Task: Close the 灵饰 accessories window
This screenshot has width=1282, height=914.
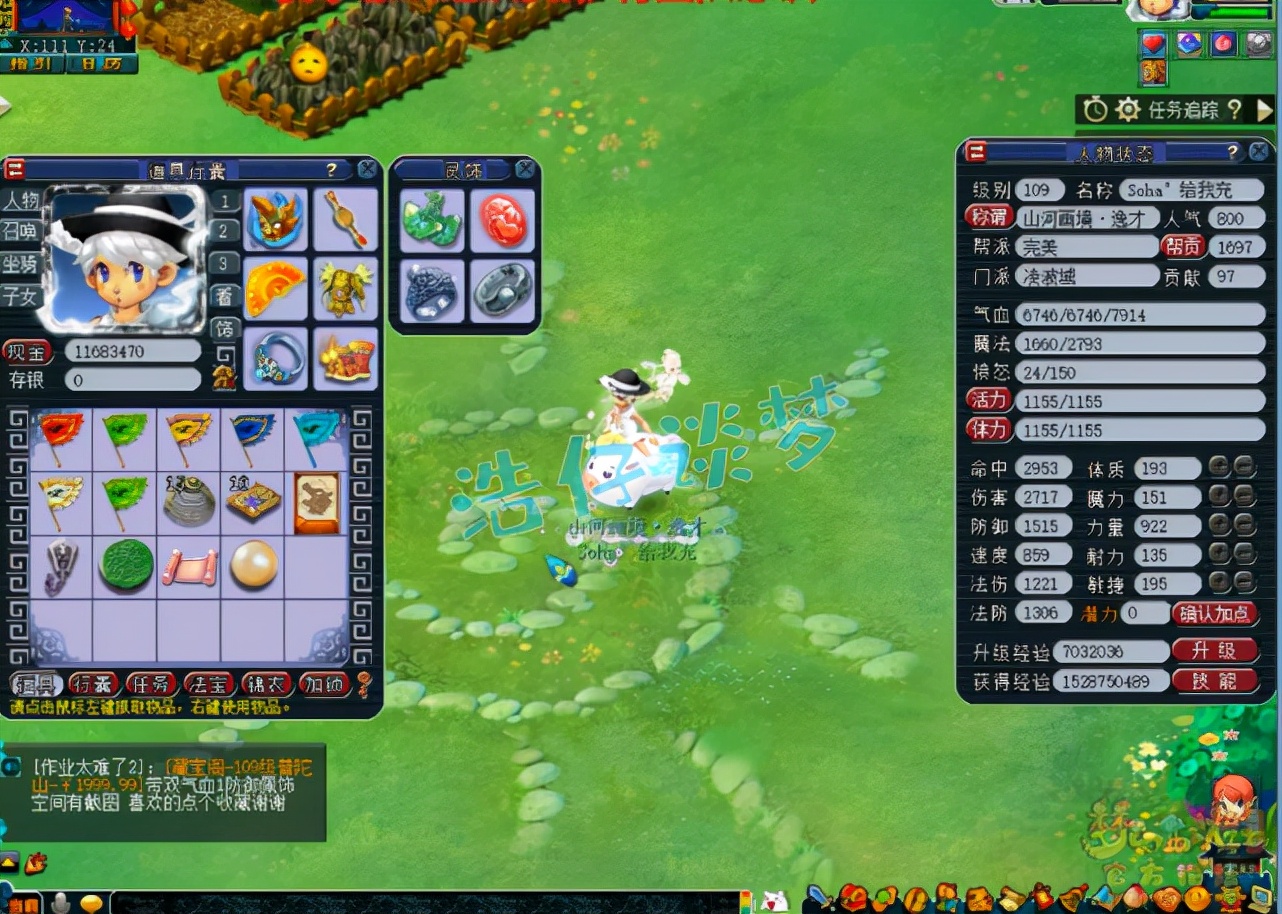Action: [525, 170]
